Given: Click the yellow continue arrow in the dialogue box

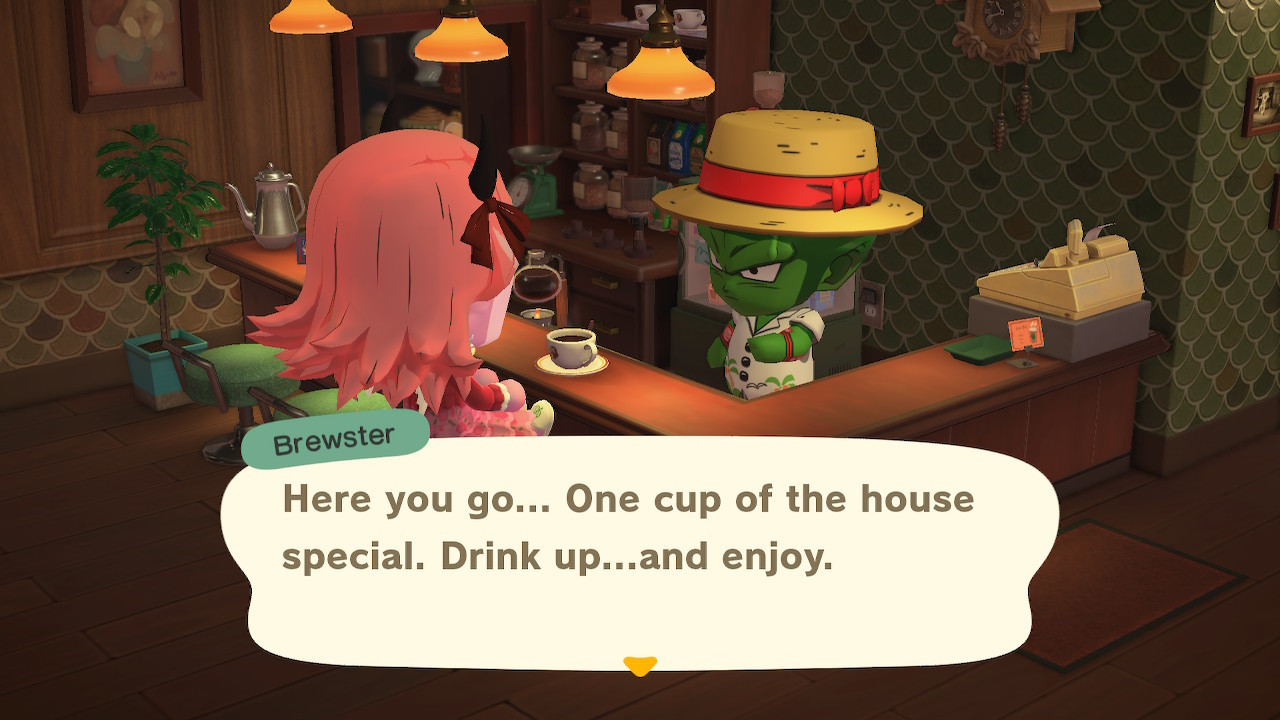Looking at the screenshot, I should pos(640,662).
